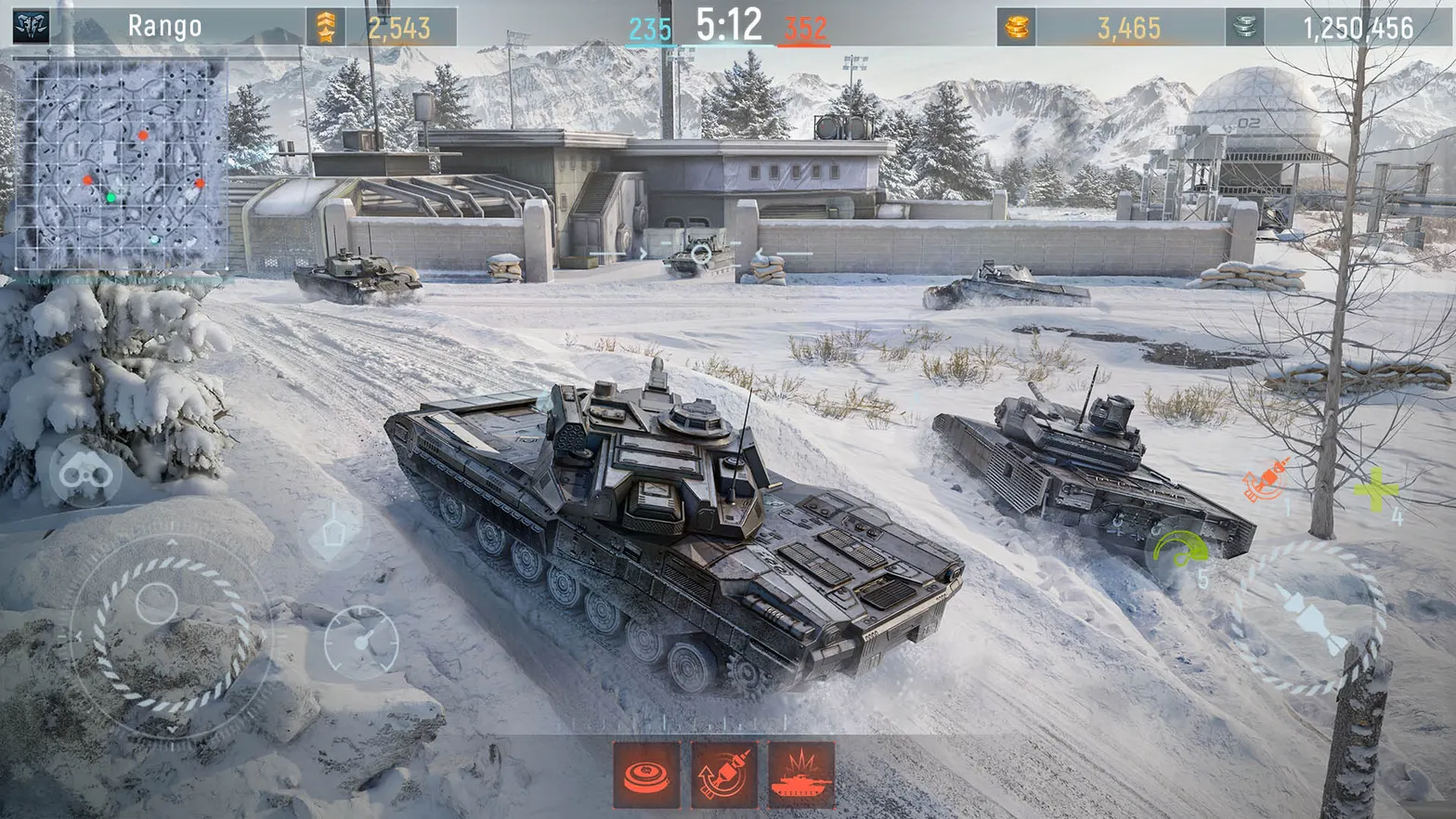Select the missile reload warning icon
Screen dimensions: 1456x819
coord(723,778)
